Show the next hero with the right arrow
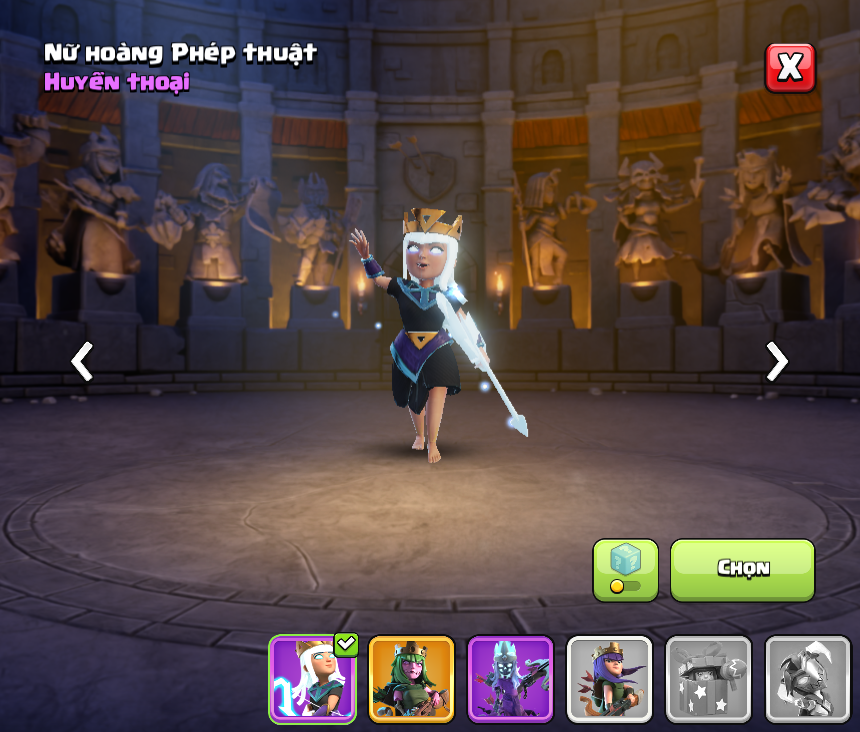The height and width of the screenshot is (732, 860). pos(776,361)
